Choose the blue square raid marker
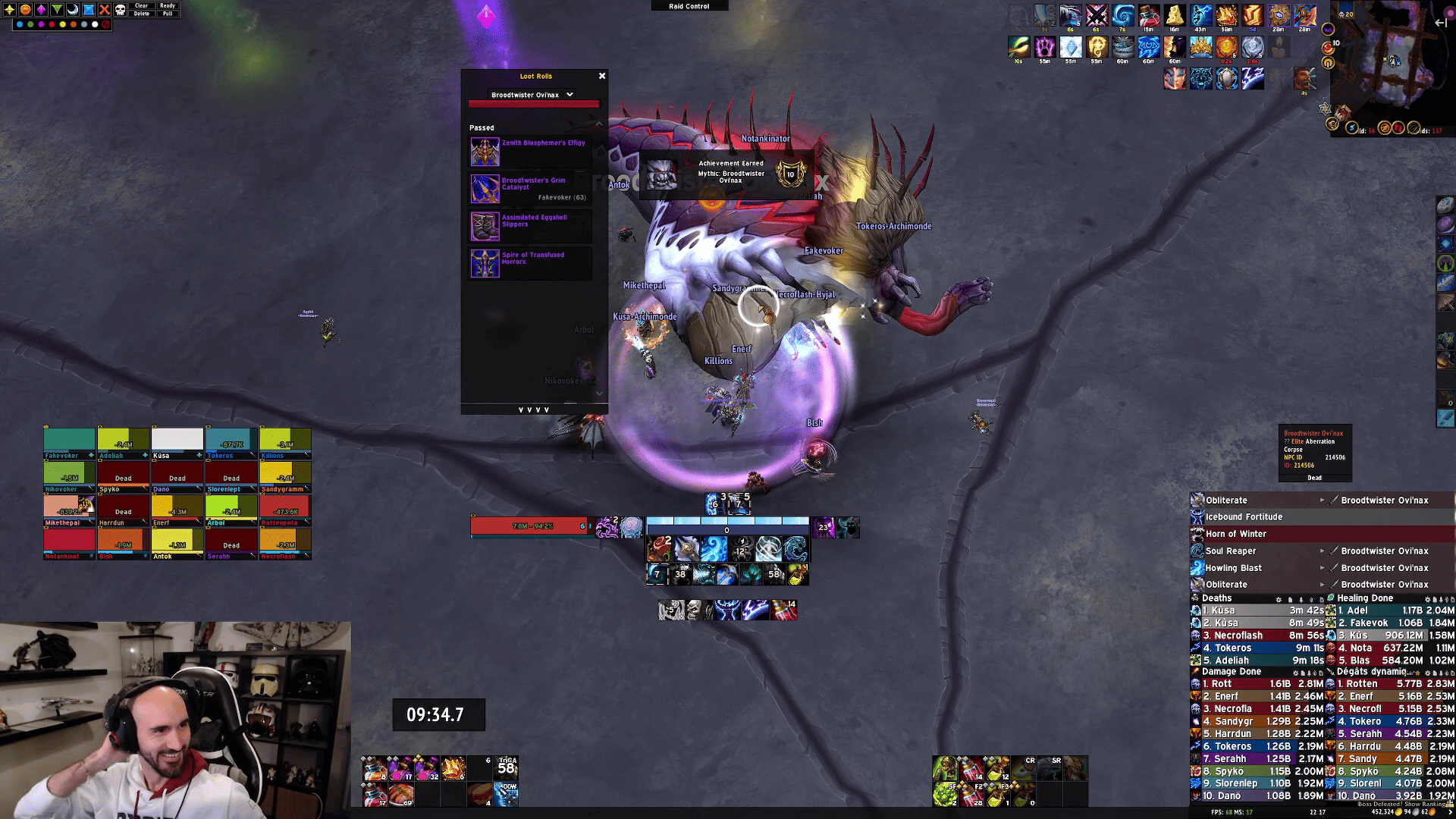 89,10
